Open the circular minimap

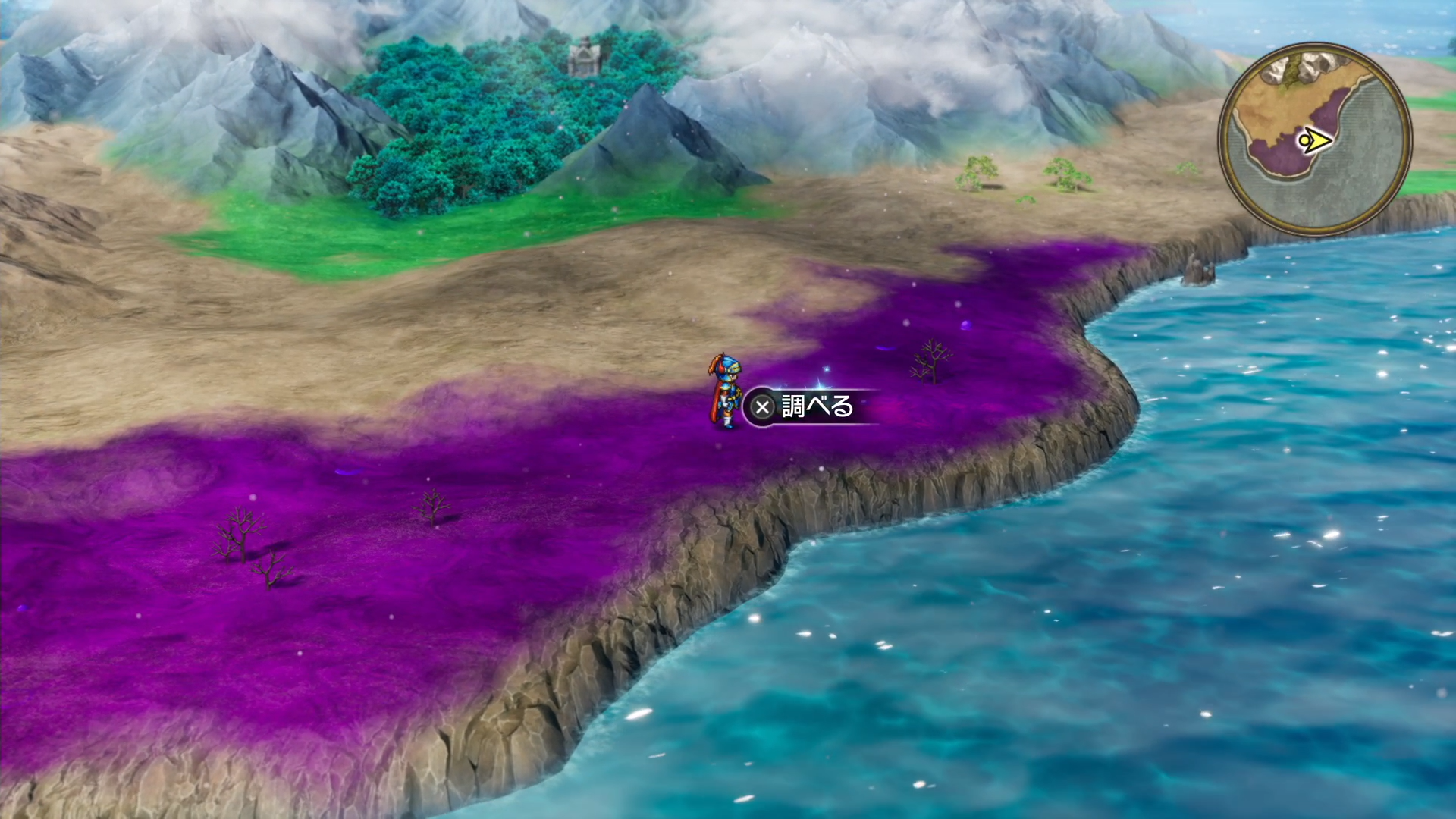1315,139
